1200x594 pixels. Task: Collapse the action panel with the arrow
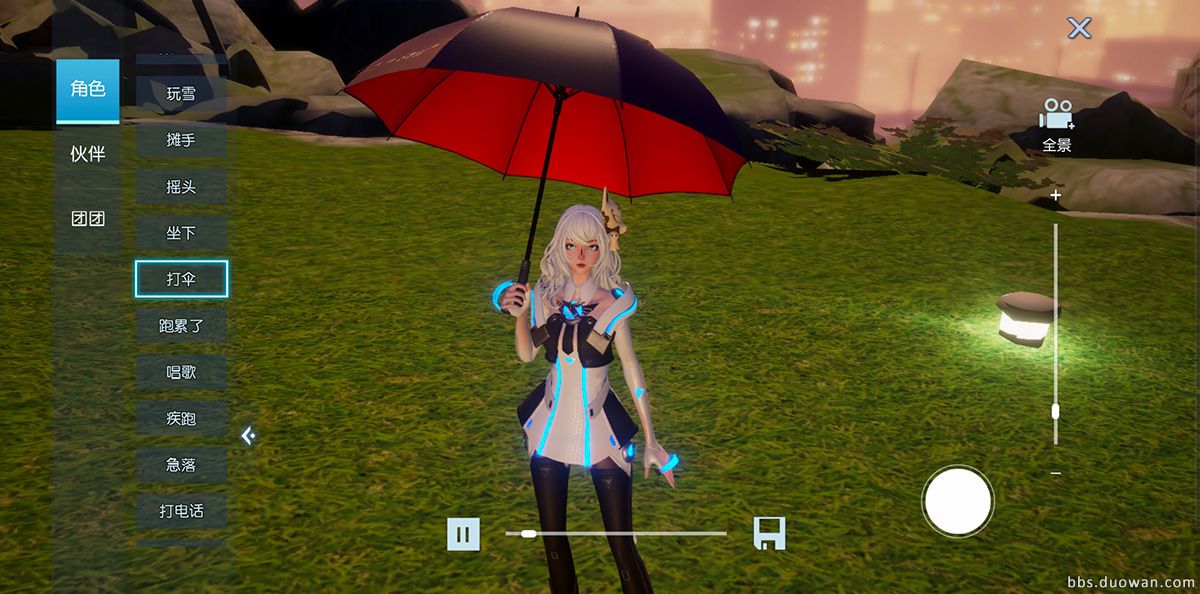point(248,436)
